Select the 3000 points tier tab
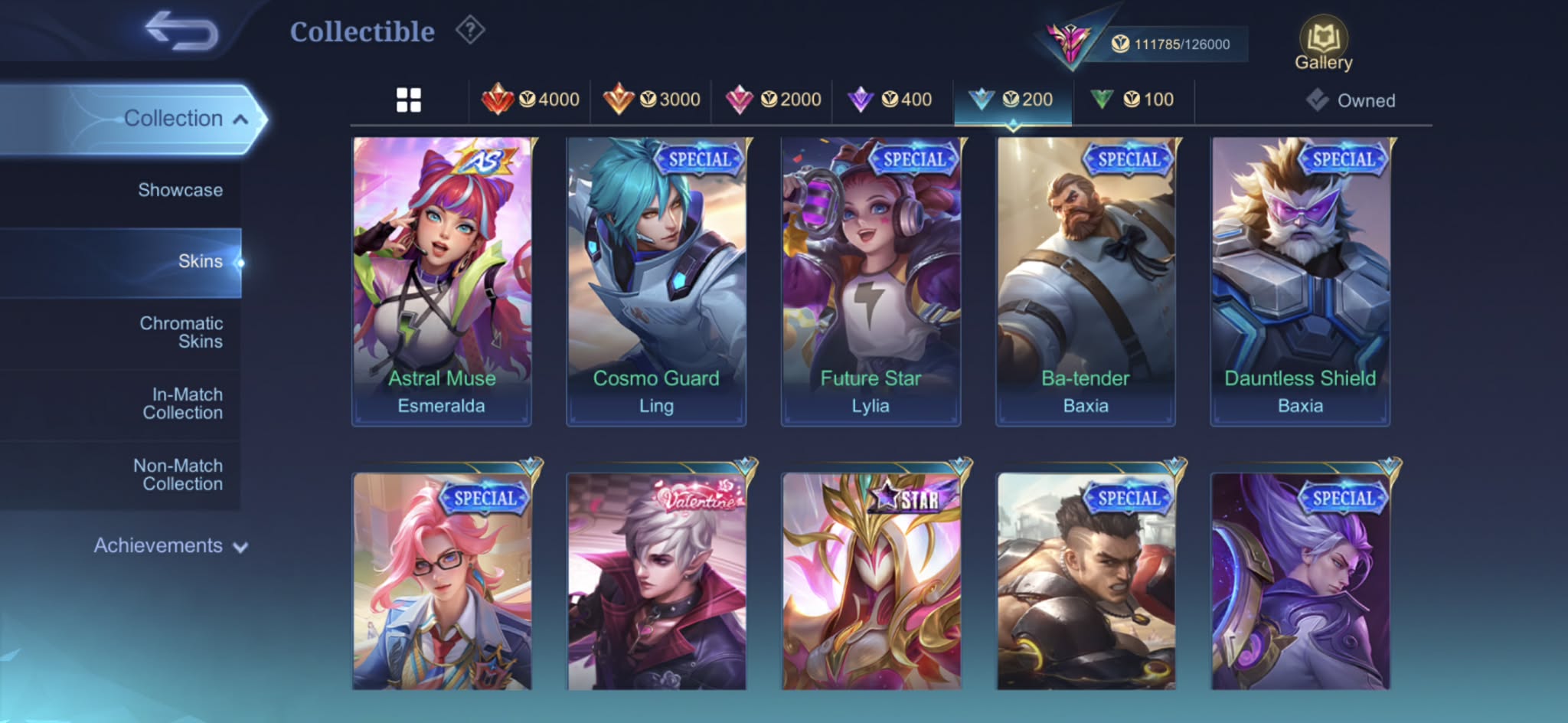This screenshot has height=723, width=1568. 652,100
